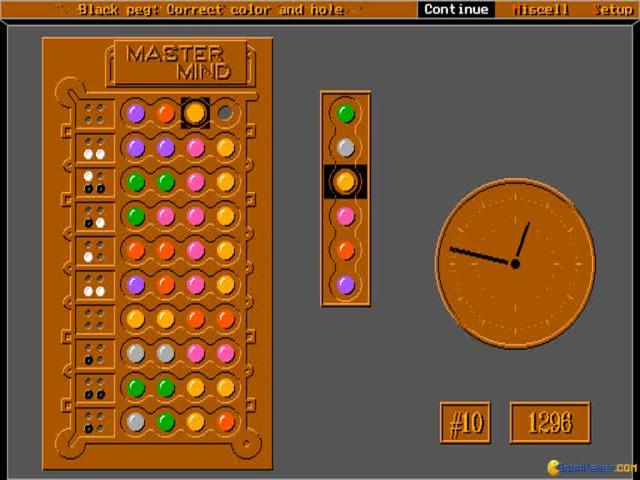This screenshot has height=480, width=640.
Task: Open the Setup menu
Action: (612, 9)
